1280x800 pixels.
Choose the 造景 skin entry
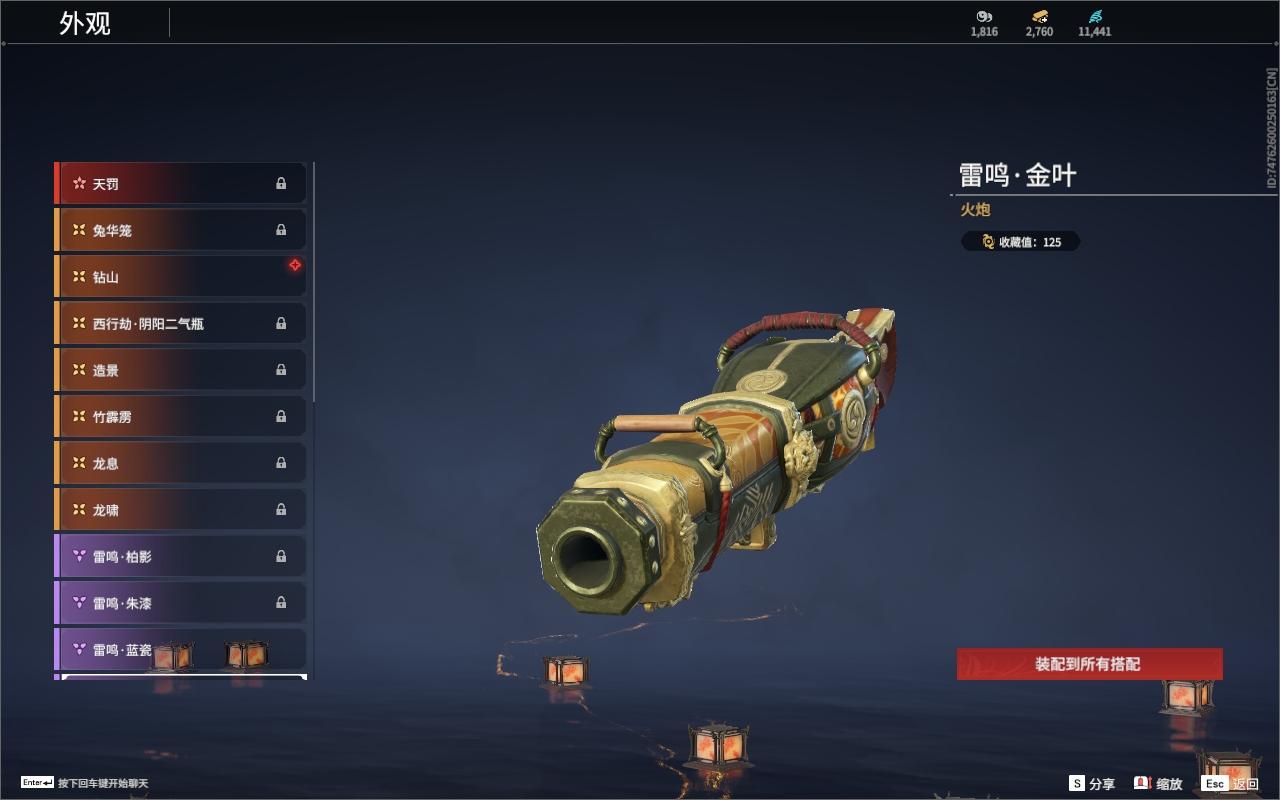tap(180, 370)
